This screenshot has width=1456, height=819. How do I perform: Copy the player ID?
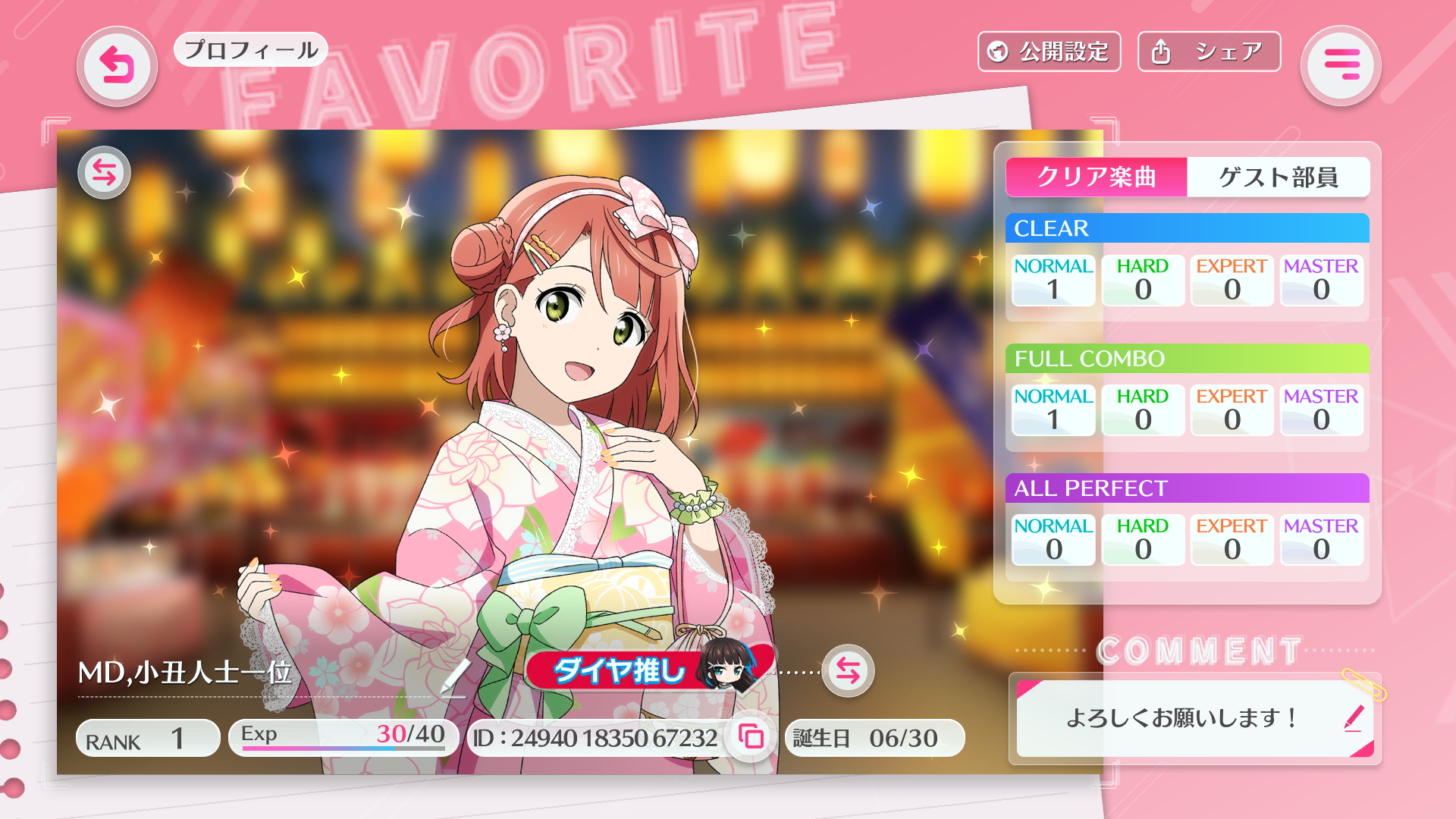(x=751, y=737)
